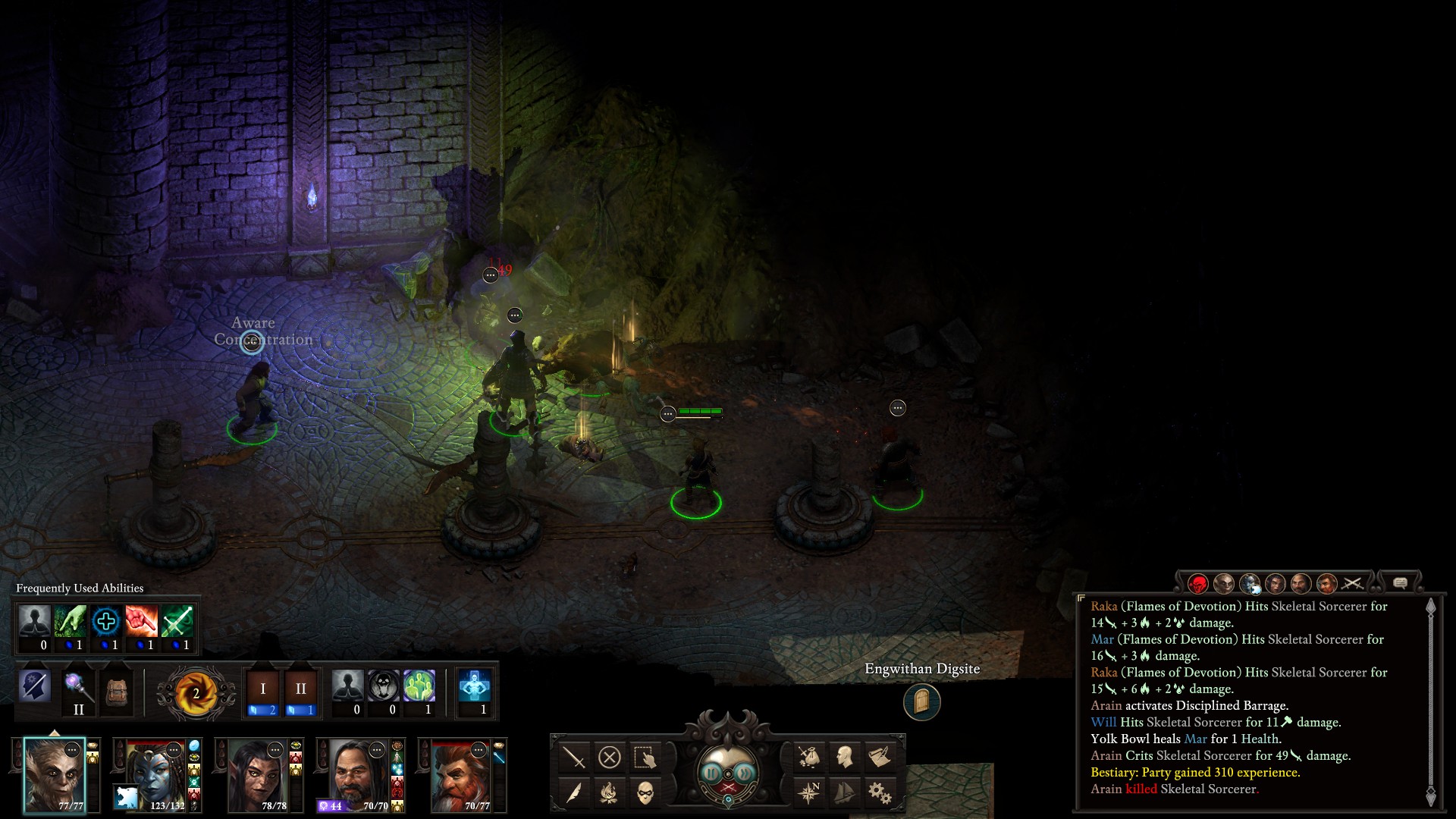
Task: Open the ship management icon
Action: pyautogui.click(x=844, y=793)
